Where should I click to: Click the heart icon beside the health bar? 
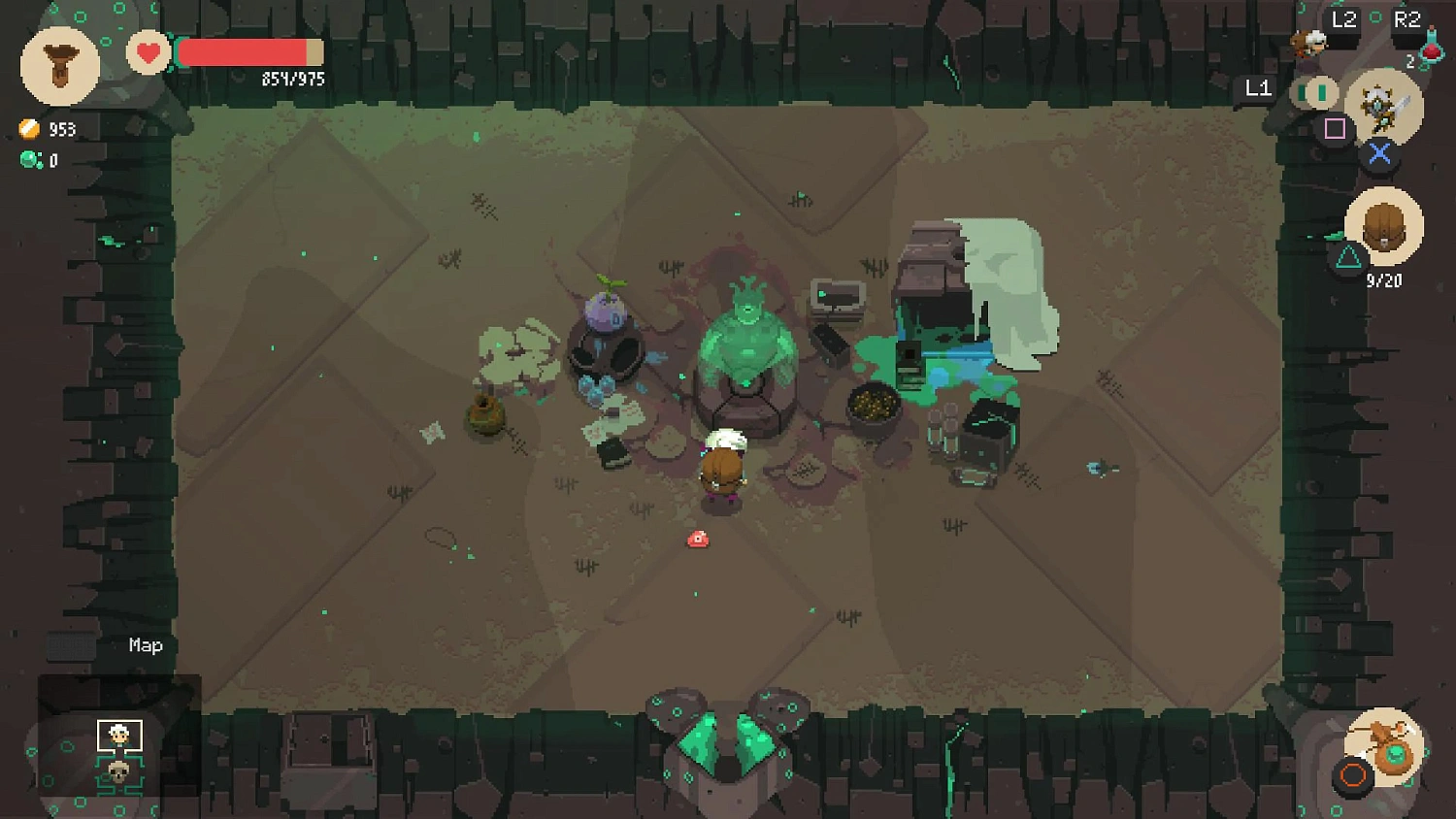click(x=148, y=53)
